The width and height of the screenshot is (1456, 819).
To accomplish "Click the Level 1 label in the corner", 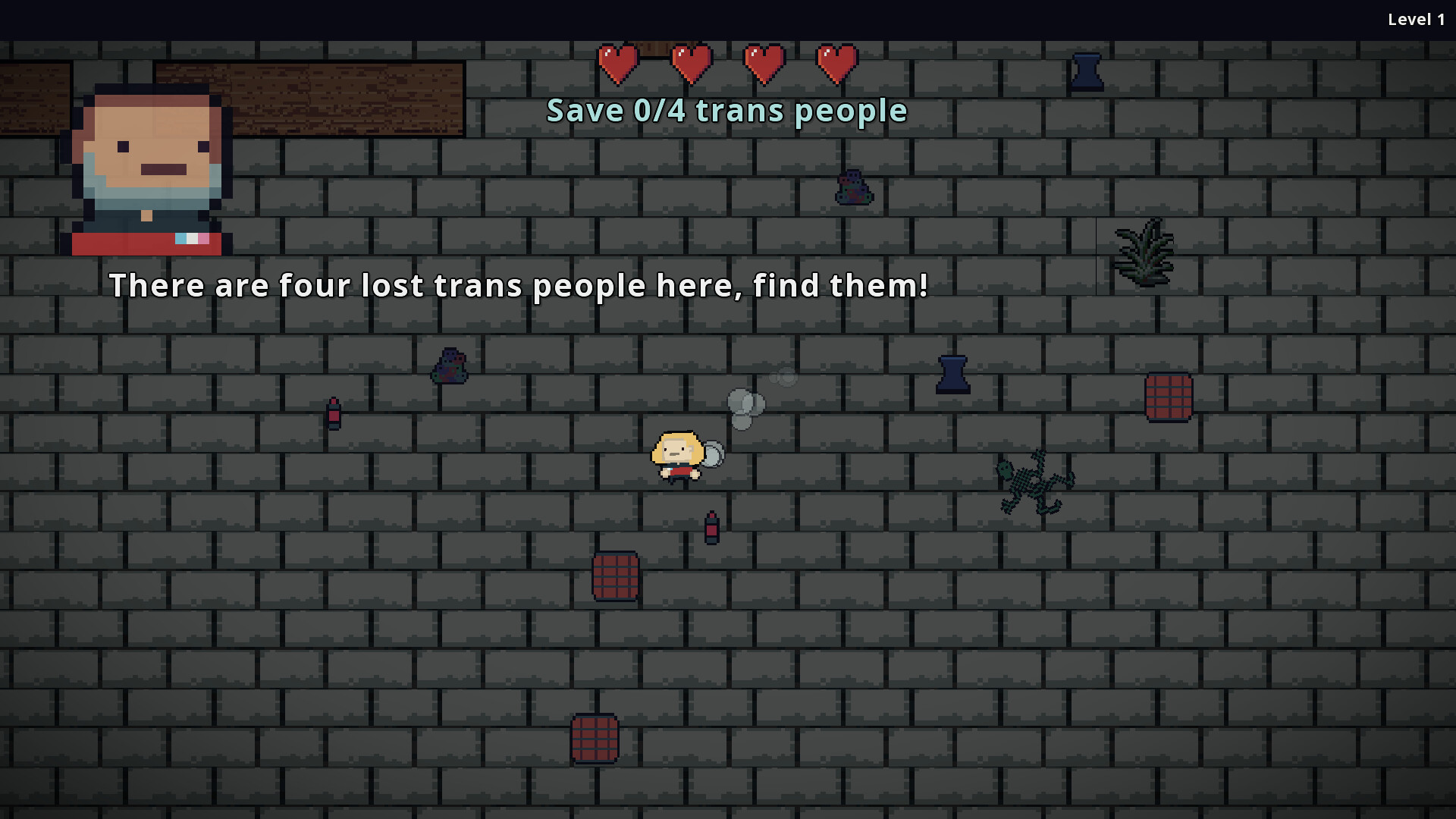I will (1416, 20).
